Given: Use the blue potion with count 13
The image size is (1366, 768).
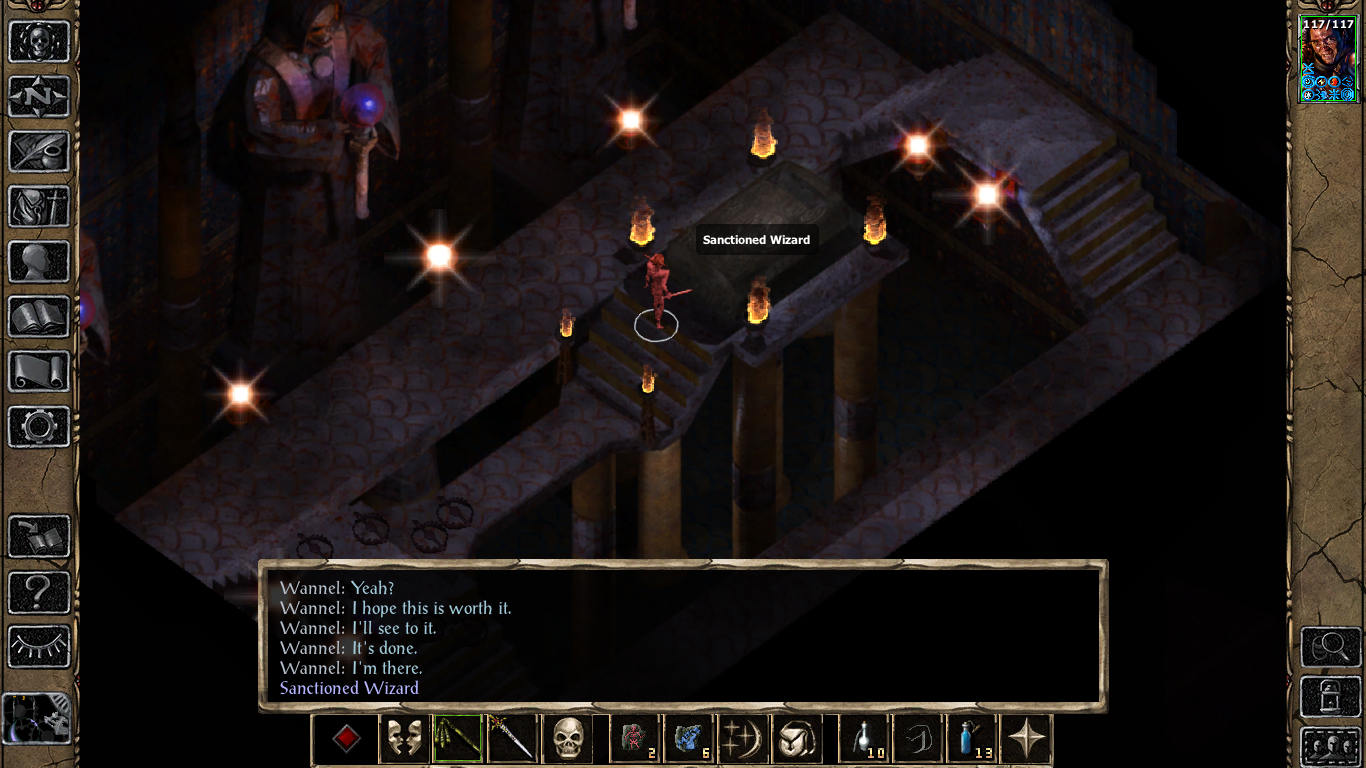Looking at the screenshot, I should (x=972, y=740).
